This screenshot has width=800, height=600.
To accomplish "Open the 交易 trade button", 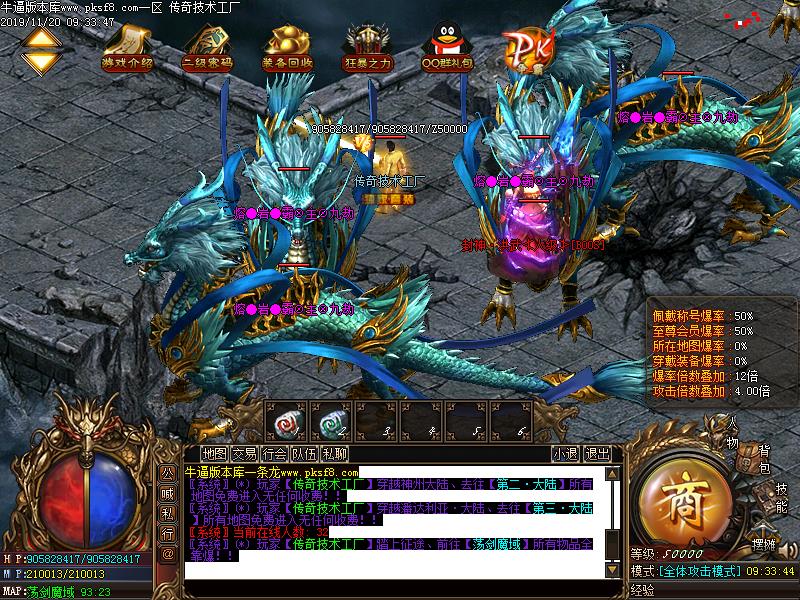I will tap(244, 453).
